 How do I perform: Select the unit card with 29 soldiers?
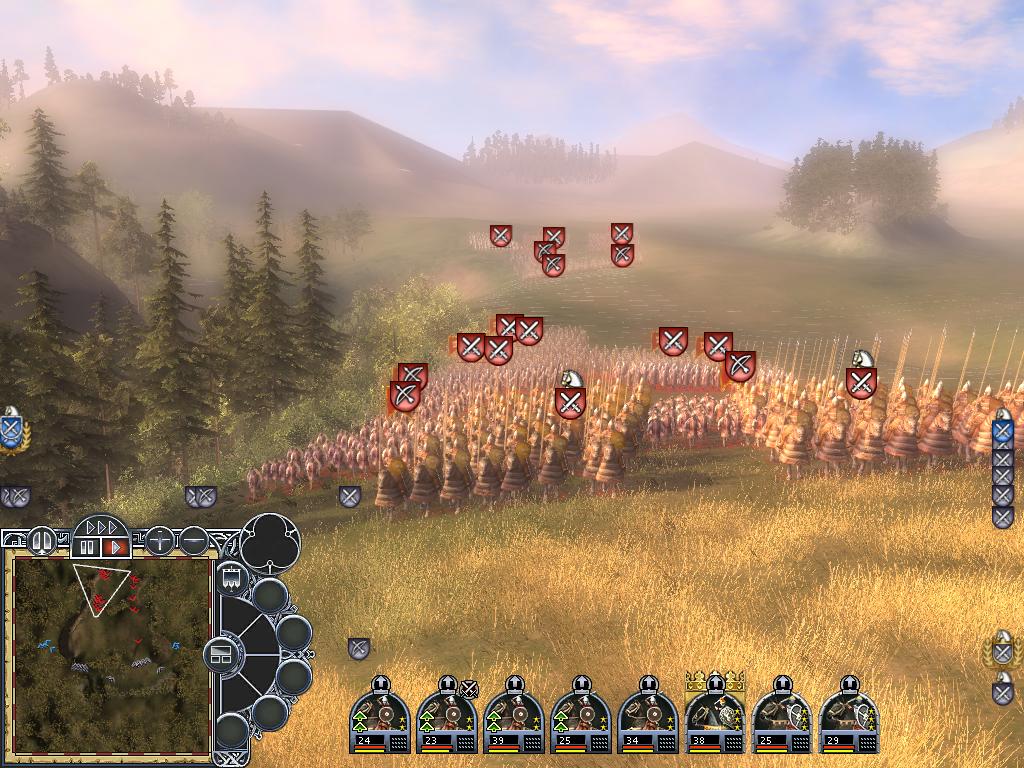pos(850,717)
